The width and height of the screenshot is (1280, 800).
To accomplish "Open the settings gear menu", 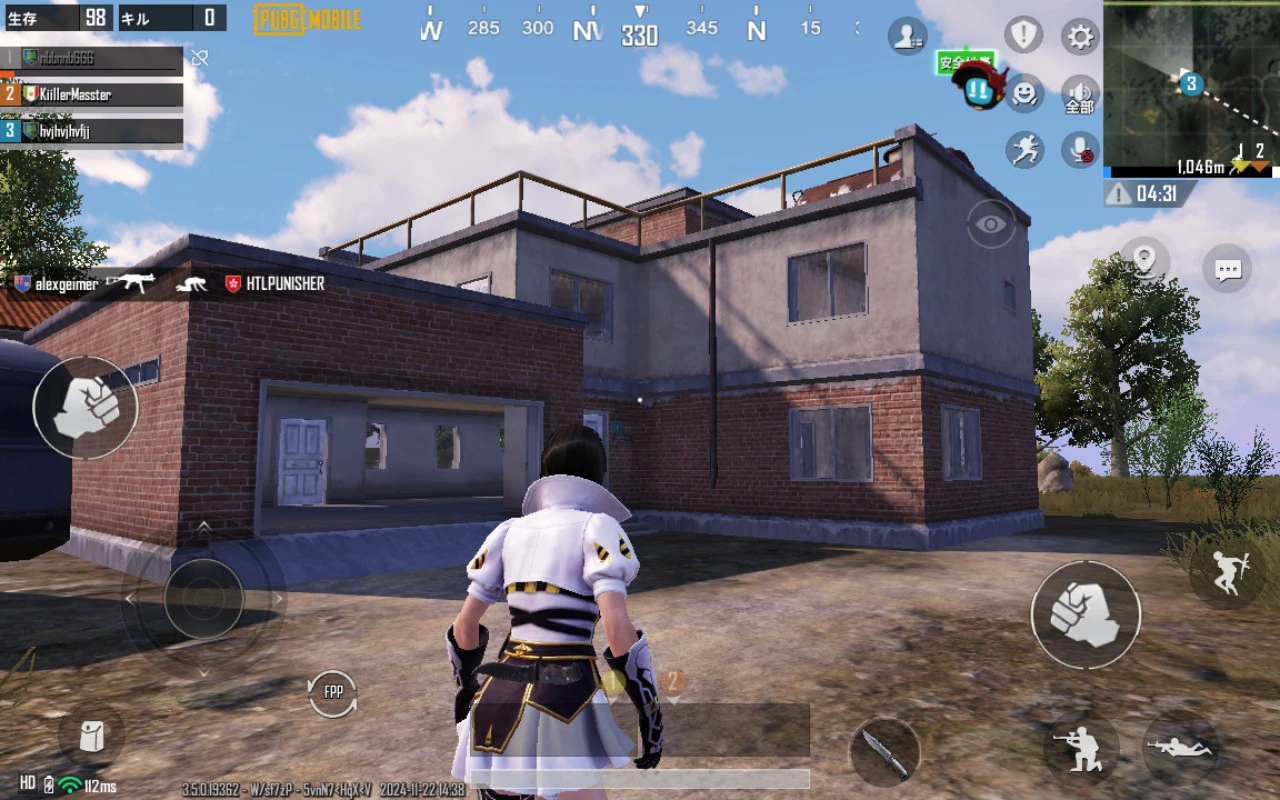I will click(x=1080, y=37).
